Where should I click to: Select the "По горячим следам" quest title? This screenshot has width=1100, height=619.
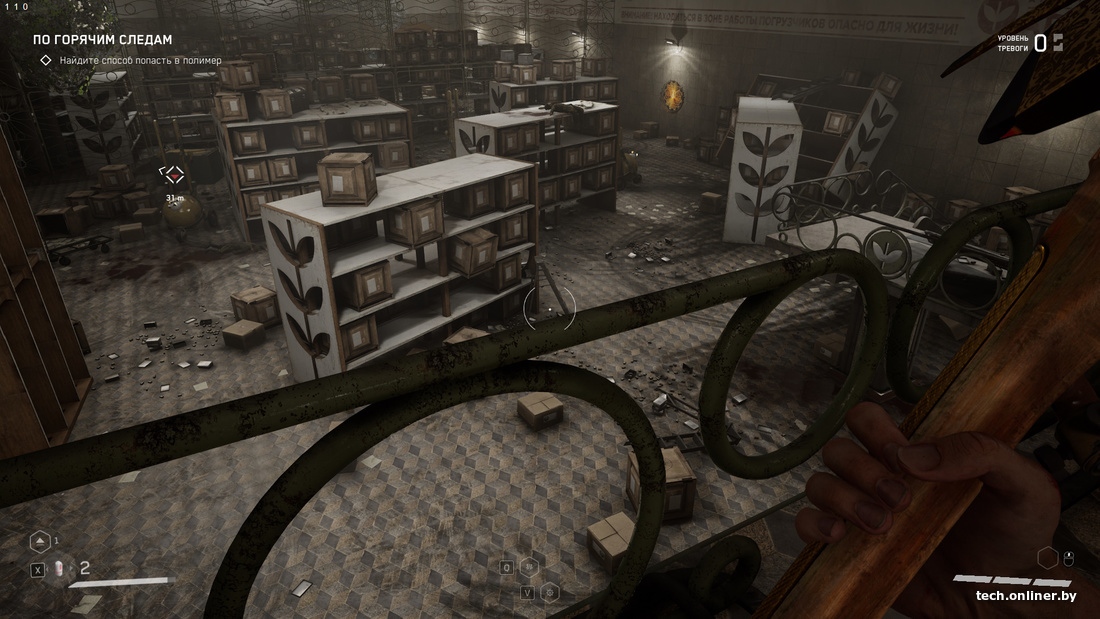click(x=103, y=40)
